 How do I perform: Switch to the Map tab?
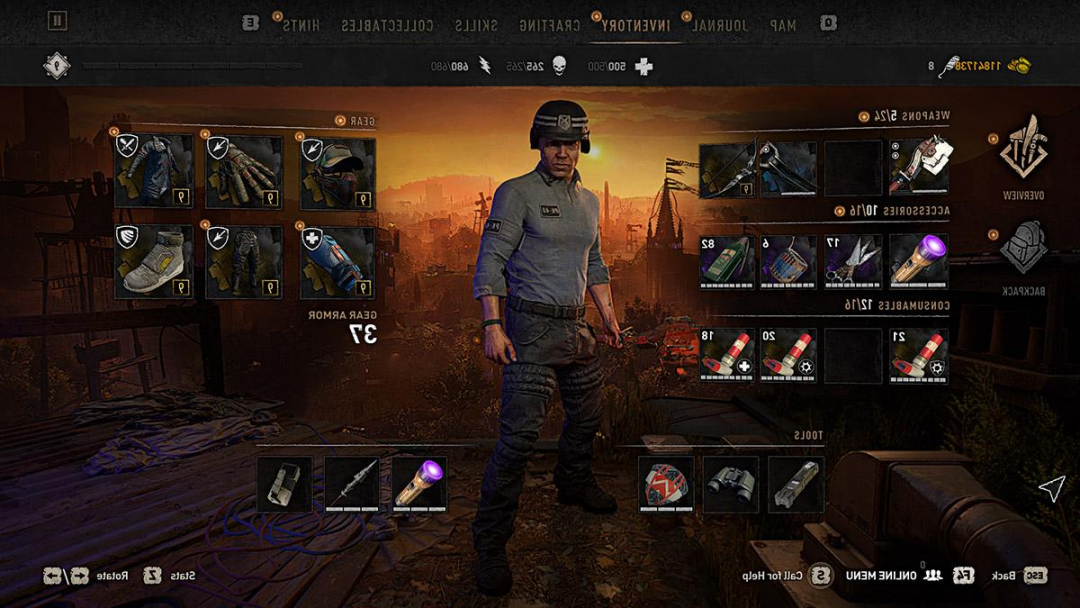coord(776,25)
